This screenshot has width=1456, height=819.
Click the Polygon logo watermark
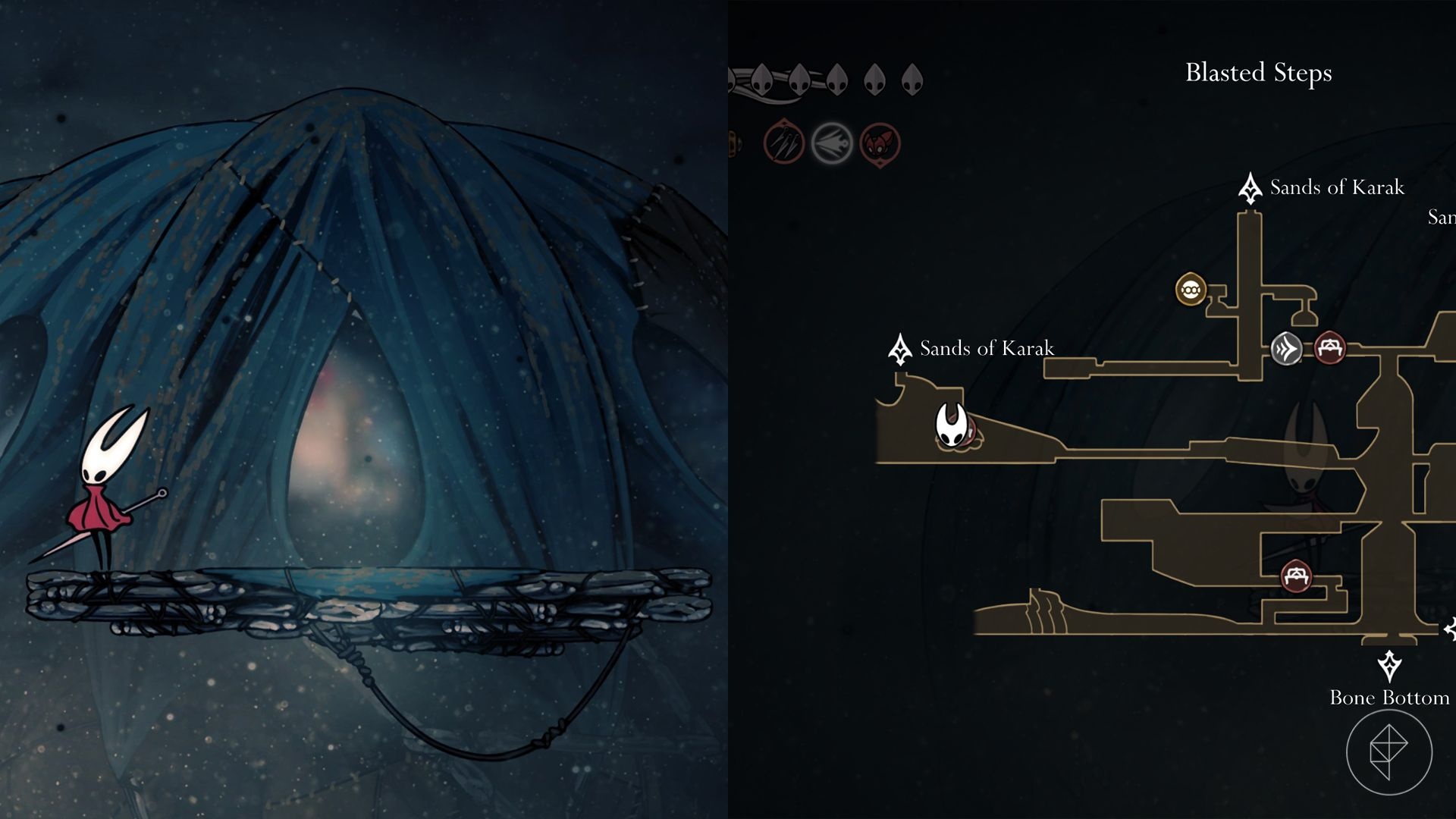coord(1389,752)
